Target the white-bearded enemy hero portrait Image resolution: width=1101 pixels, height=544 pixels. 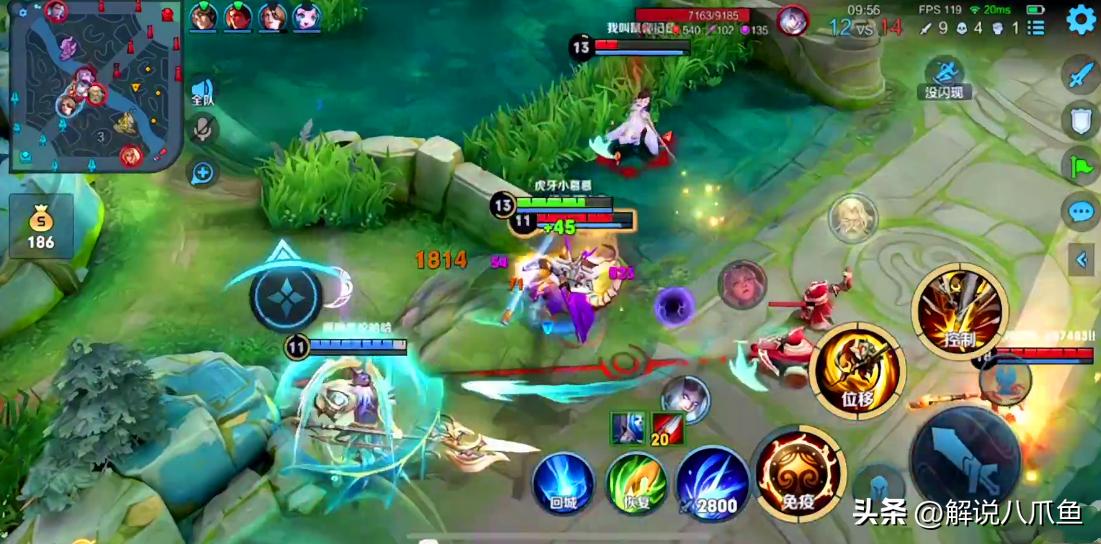[x=852, y=218]
